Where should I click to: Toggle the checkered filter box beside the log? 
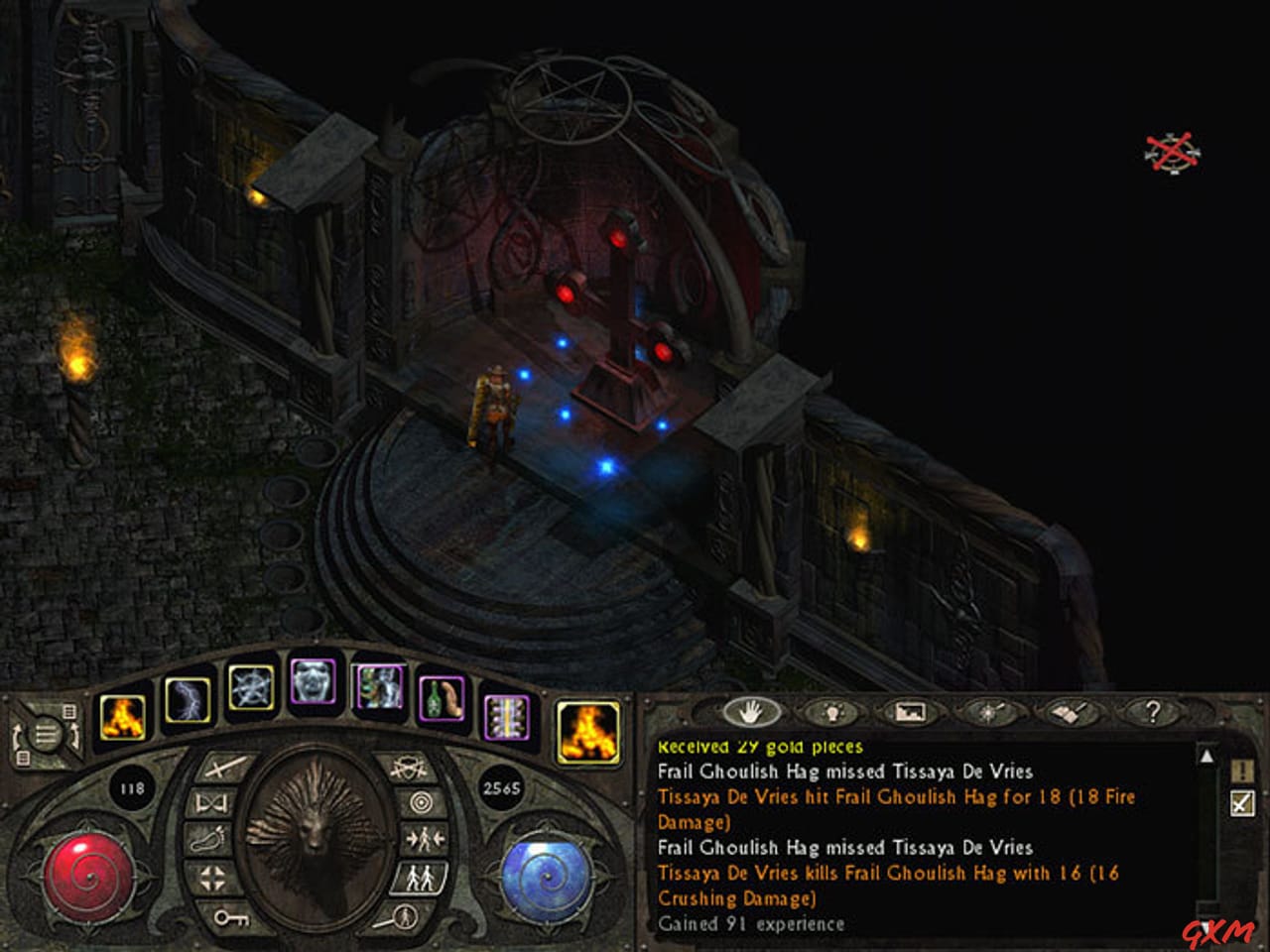[1240, 802]
